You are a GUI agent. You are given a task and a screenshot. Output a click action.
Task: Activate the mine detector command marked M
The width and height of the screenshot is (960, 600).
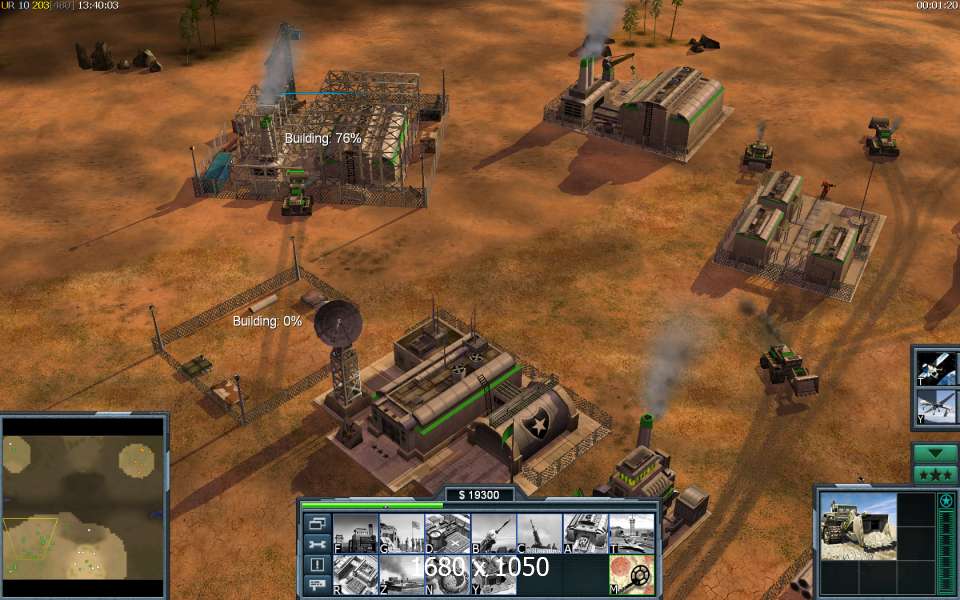tap(631, 574)
